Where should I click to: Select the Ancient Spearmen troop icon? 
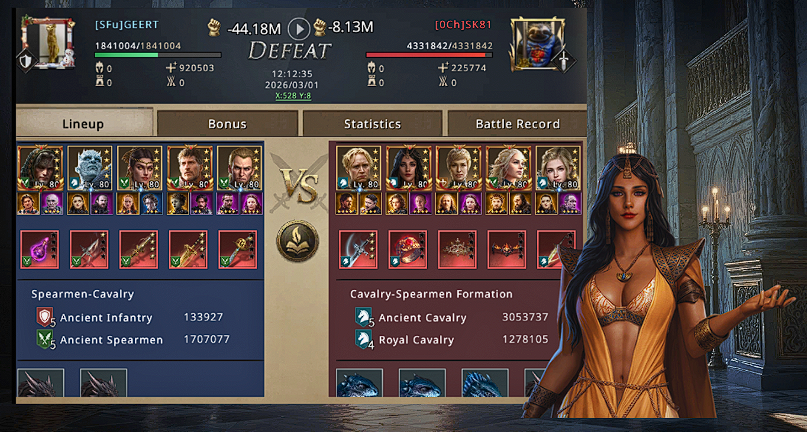[45, 340]
